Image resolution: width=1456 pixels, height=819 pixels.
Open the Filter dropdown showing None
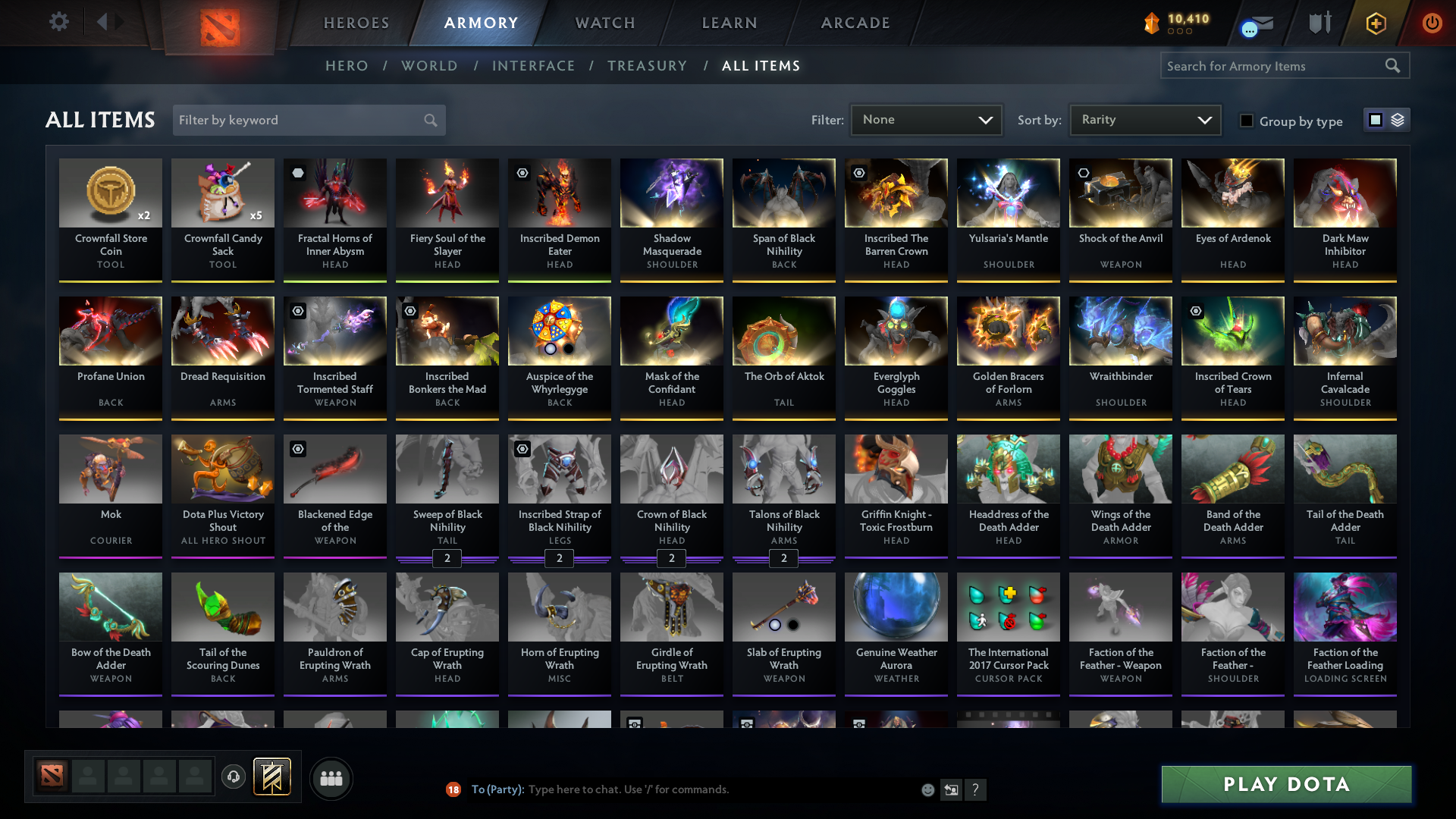(925, 119)
